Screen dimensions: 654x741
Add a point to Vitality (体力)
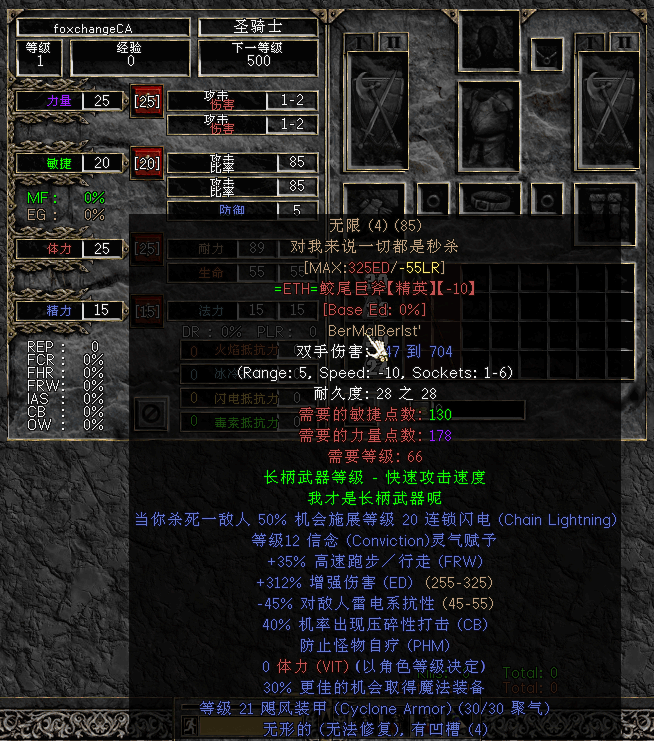pyautogui.click(x=147, y=248)
